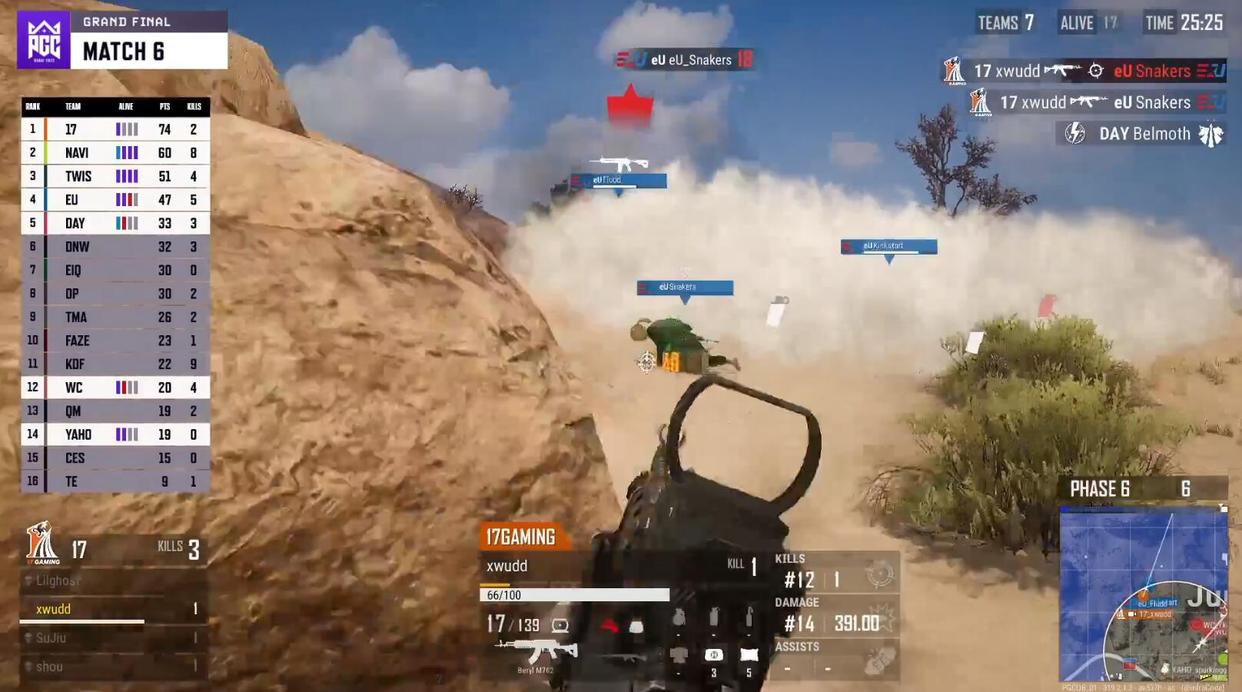
Task: Open the minimap
Action: tap(1143, 594)
